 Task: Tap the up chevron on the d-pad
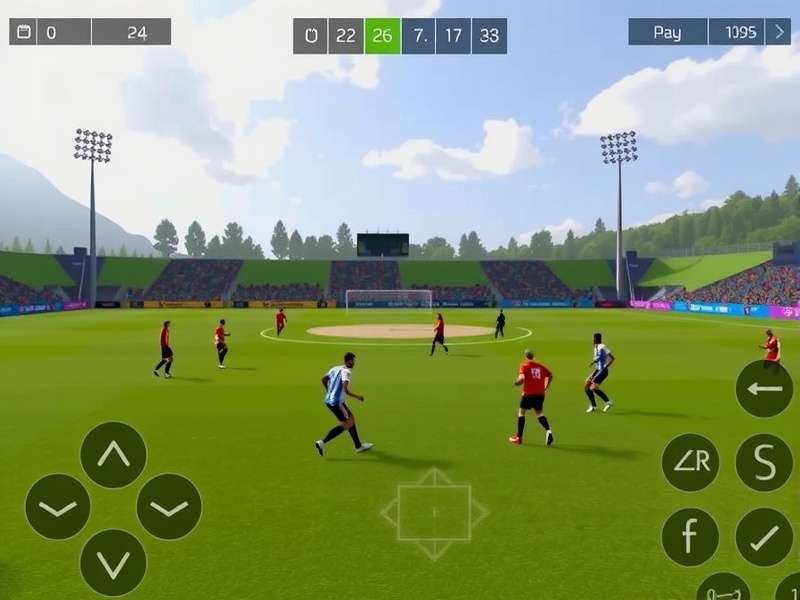[x=113, y=455]
